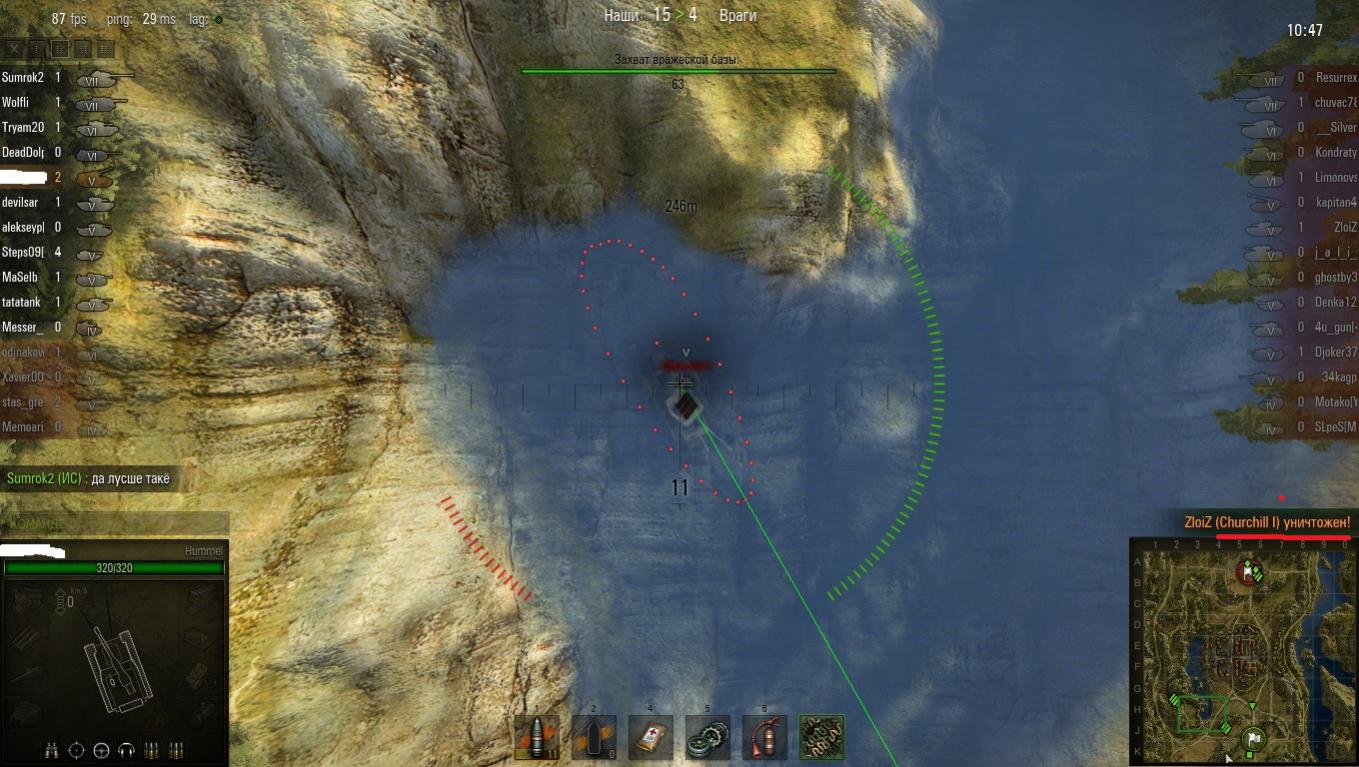Click the green camouflage net slot
Image resolution: width=1359 pixels, height=767 pixels.
[x=821, y=737]
